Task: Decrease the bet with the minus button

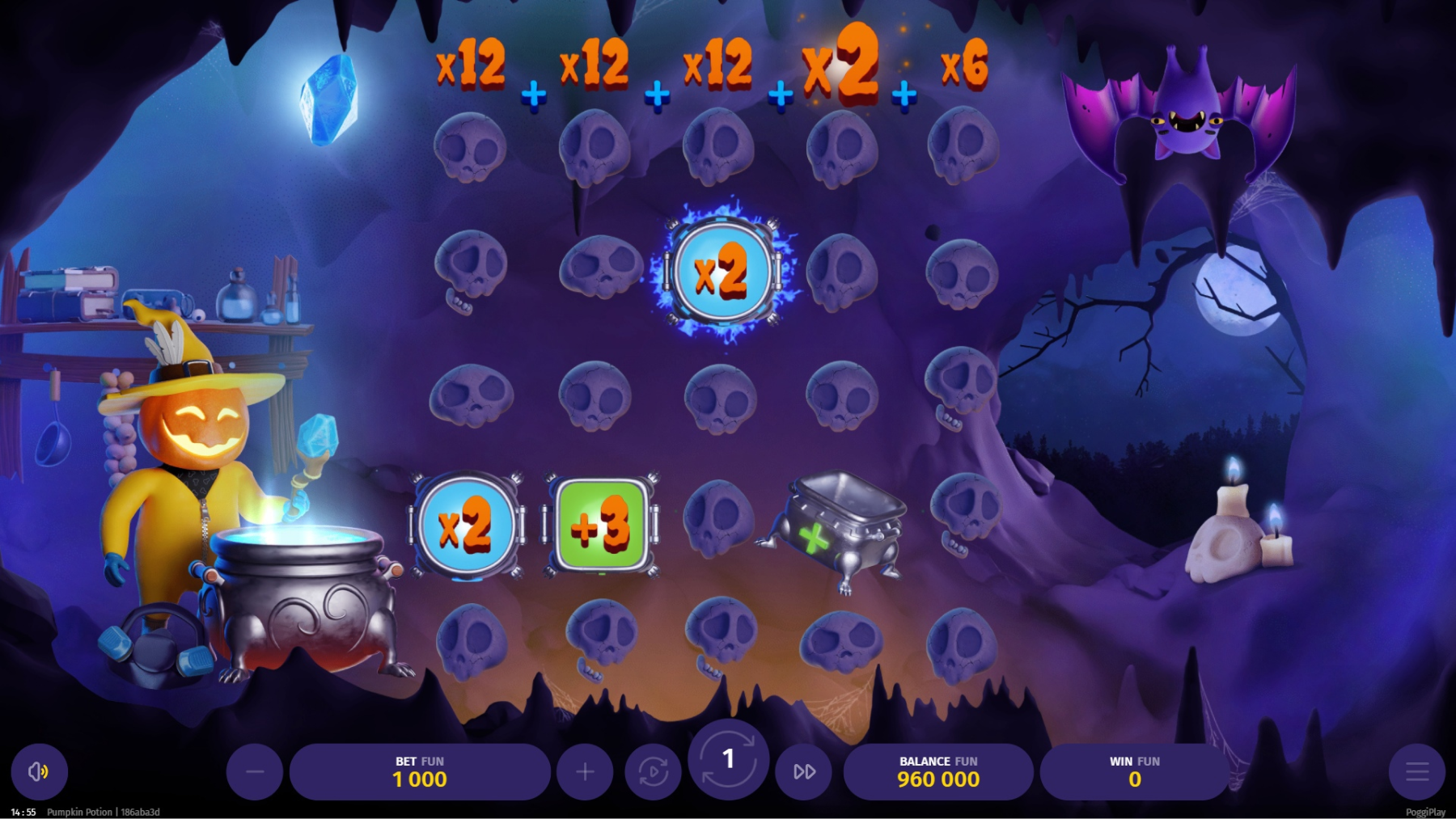Action: coord(255,772)
